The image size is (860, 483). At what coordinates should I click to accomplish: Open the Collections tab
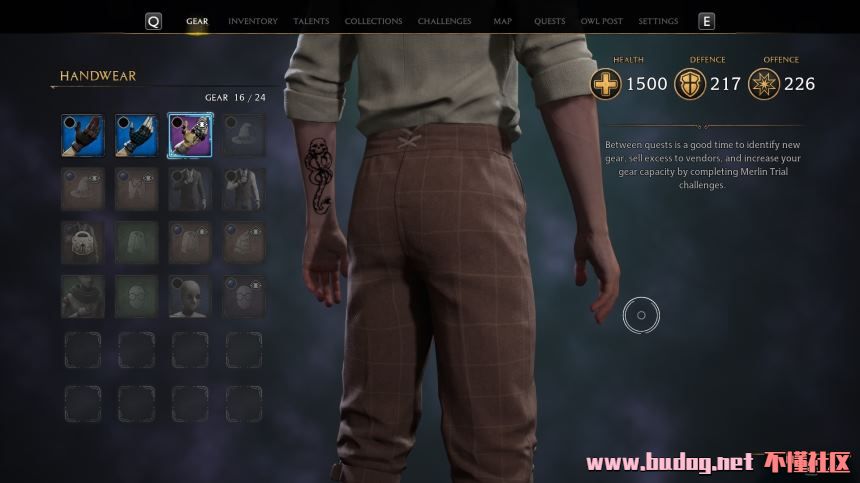pos(373,21)
